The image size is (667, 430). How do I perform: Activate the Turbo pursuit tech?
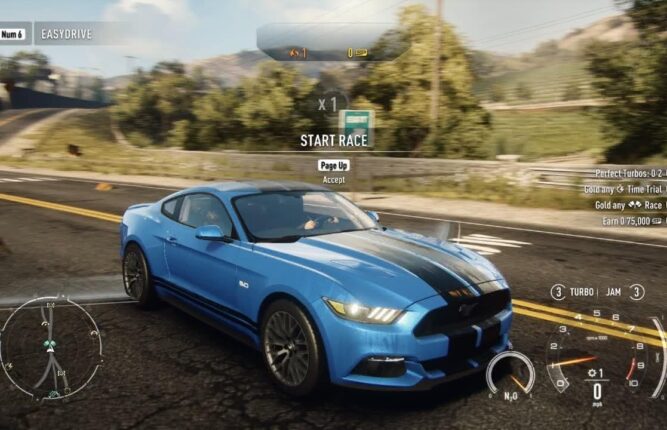pyautogui.click(x=581, y=292)
